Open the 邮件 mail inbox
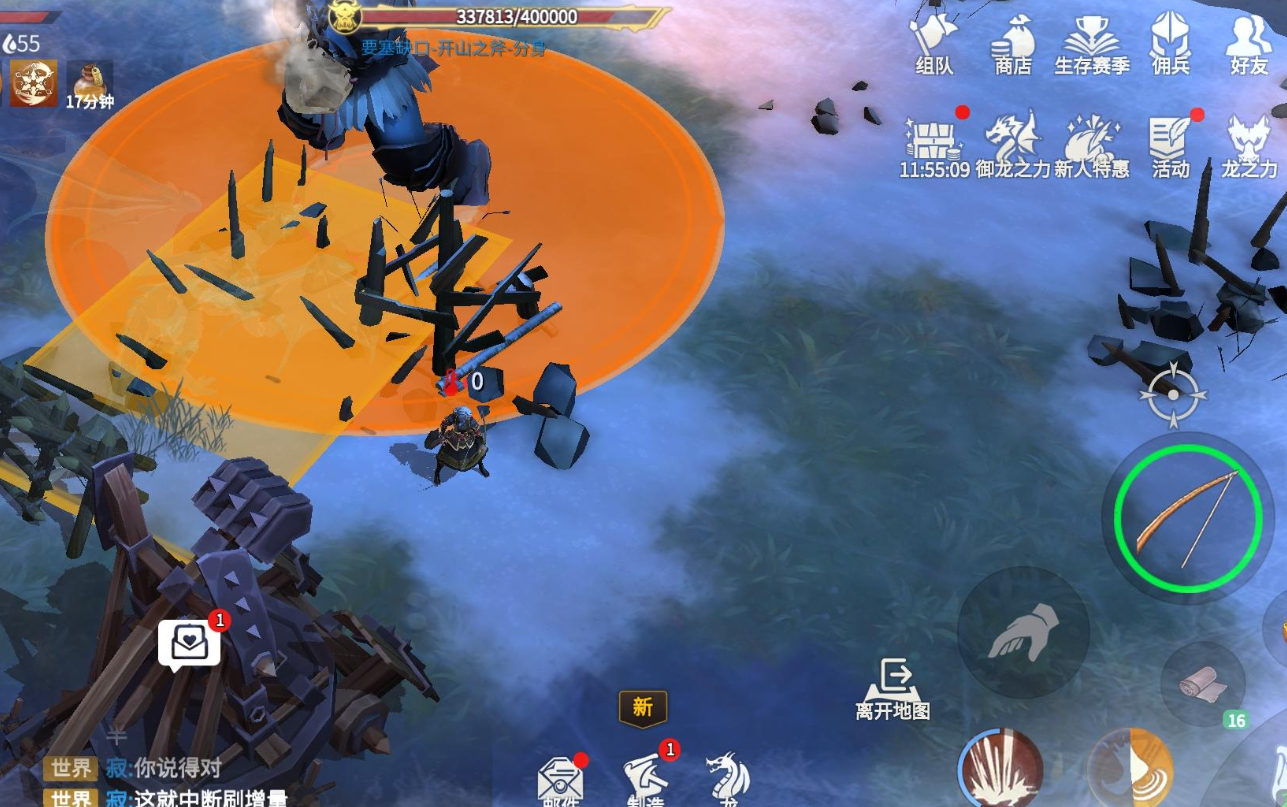 point(560,782)
